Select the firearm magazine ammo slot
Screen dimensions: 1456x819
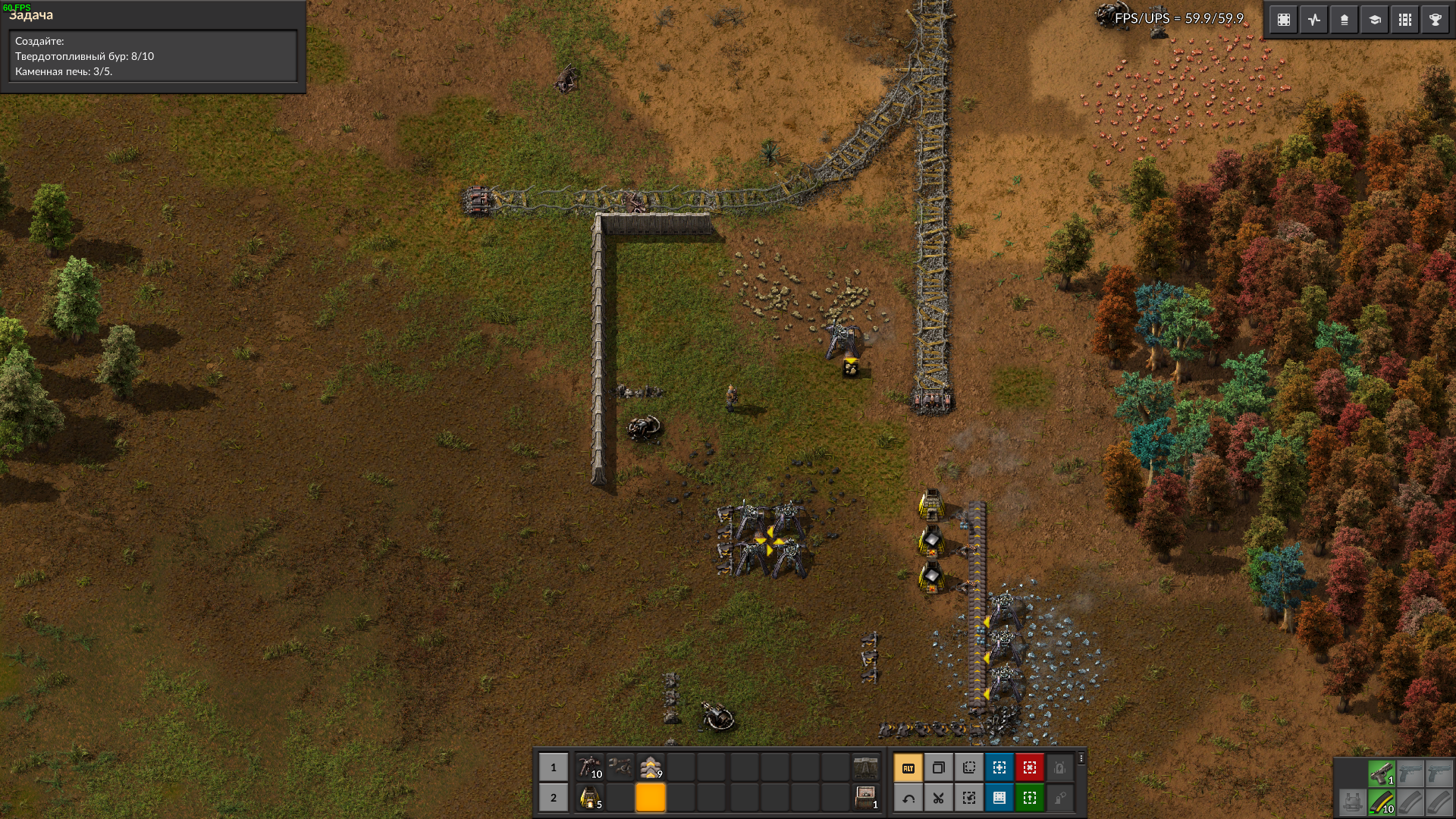[x=1382, y=802]
